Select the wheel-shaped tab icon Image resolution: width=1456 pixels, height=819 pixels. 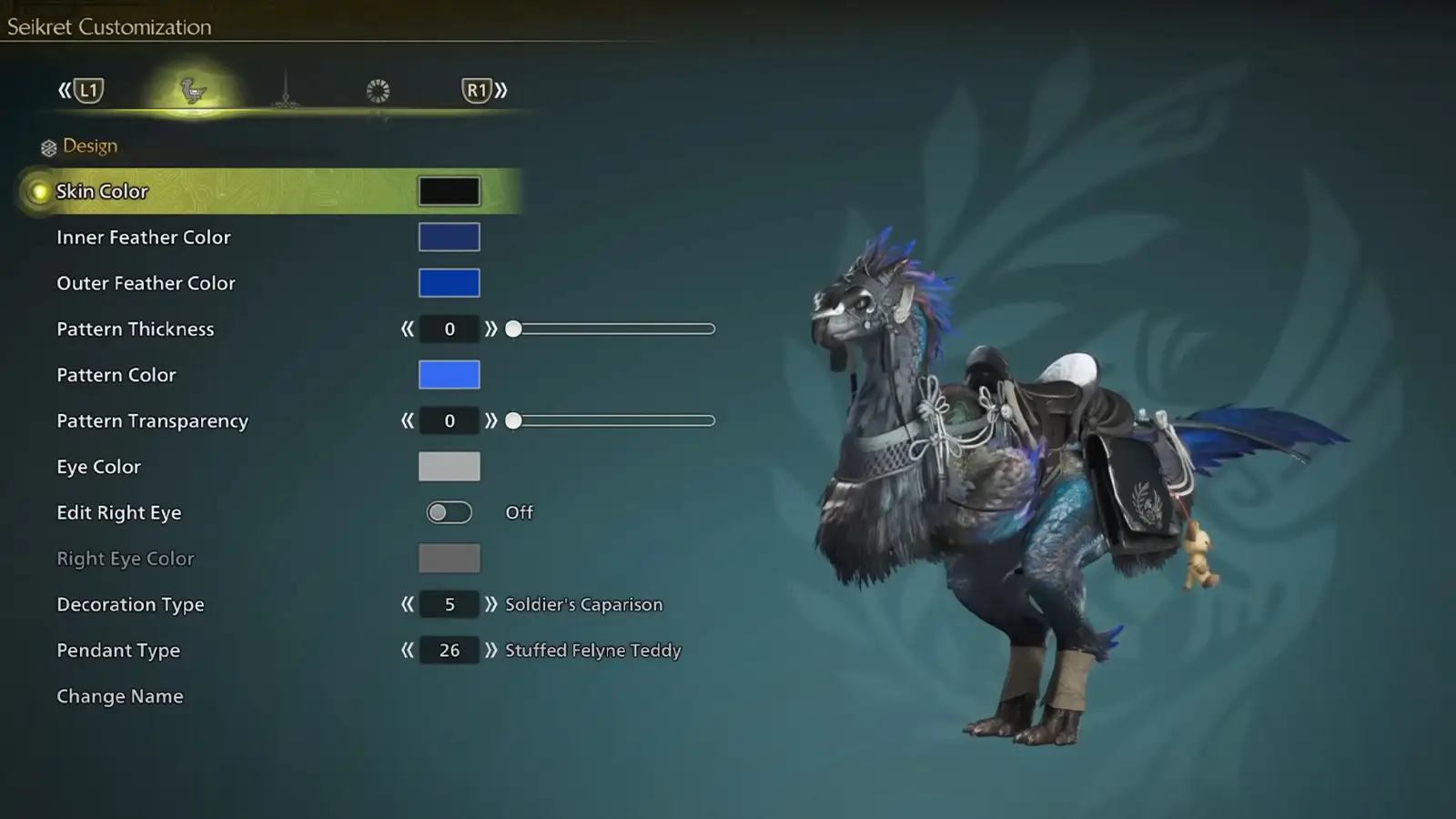click(378, 89)
